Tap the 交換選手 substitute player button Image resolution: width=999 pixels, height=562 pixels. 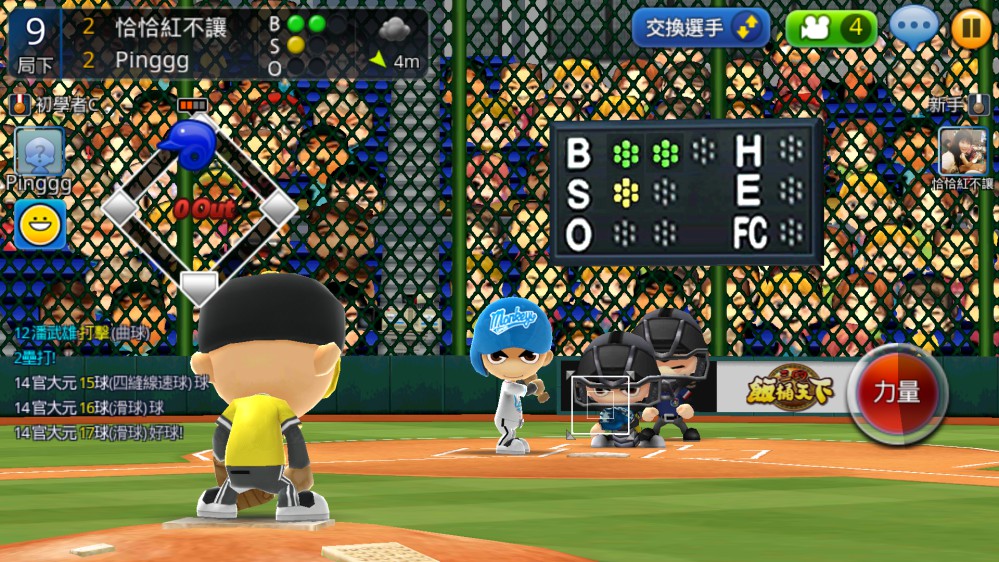pyautogui.click(x=700, y=28)
